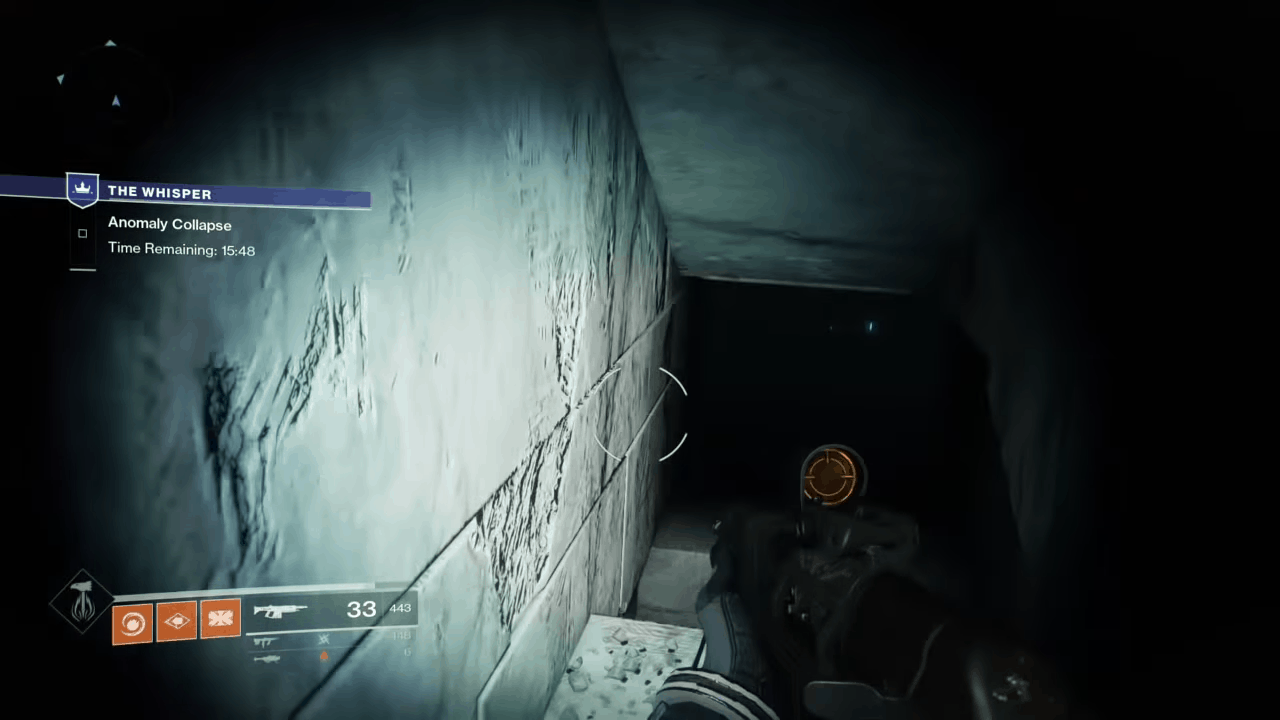
Task: Select the equipped auto rifle icon
Action: click(x=279, y=610)
